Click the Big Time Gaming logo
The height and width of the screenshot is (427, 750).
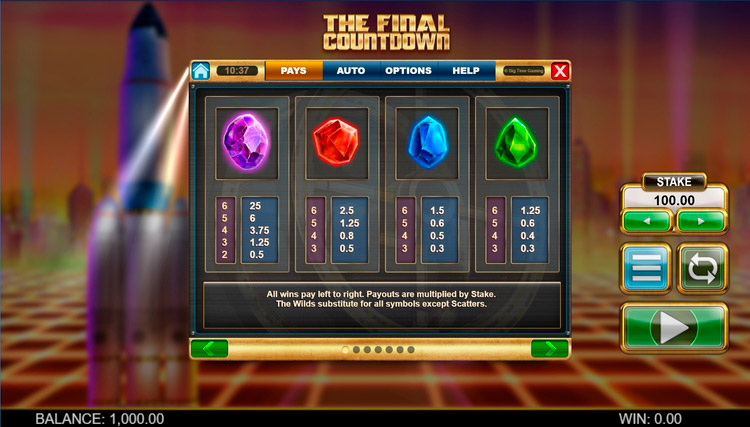522,71
